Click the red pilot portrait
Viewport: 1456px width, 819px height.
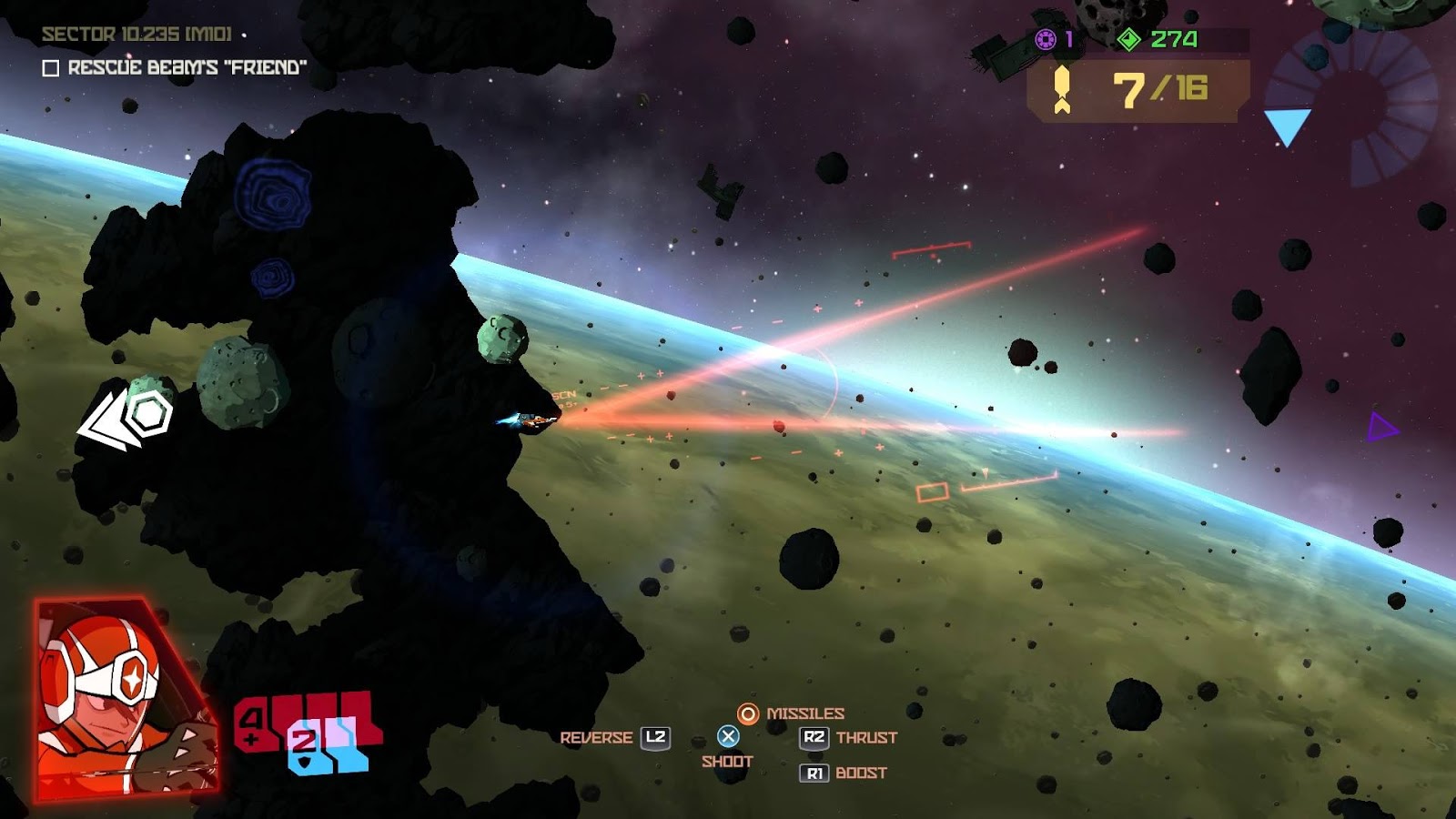[125, 699]
